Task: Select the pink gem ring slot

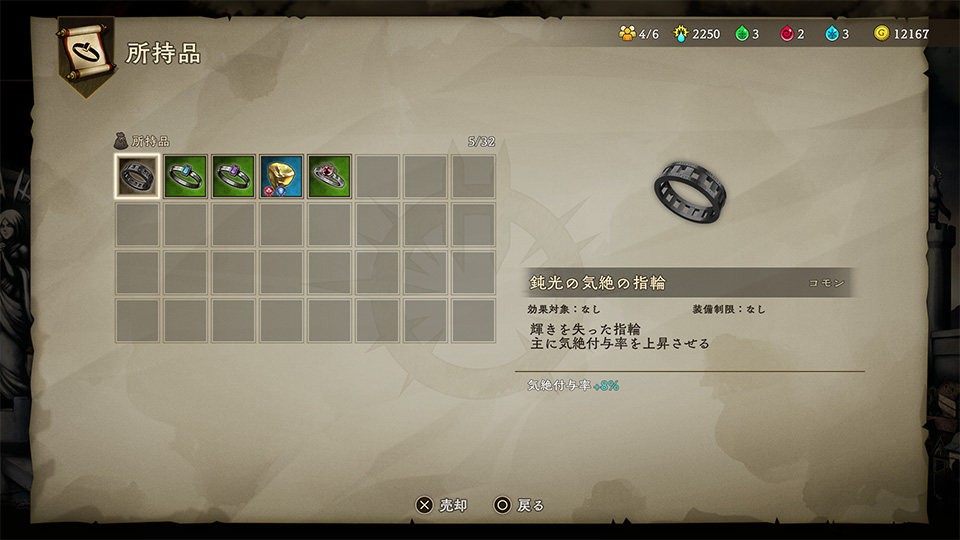Action: tap(329, 177)
